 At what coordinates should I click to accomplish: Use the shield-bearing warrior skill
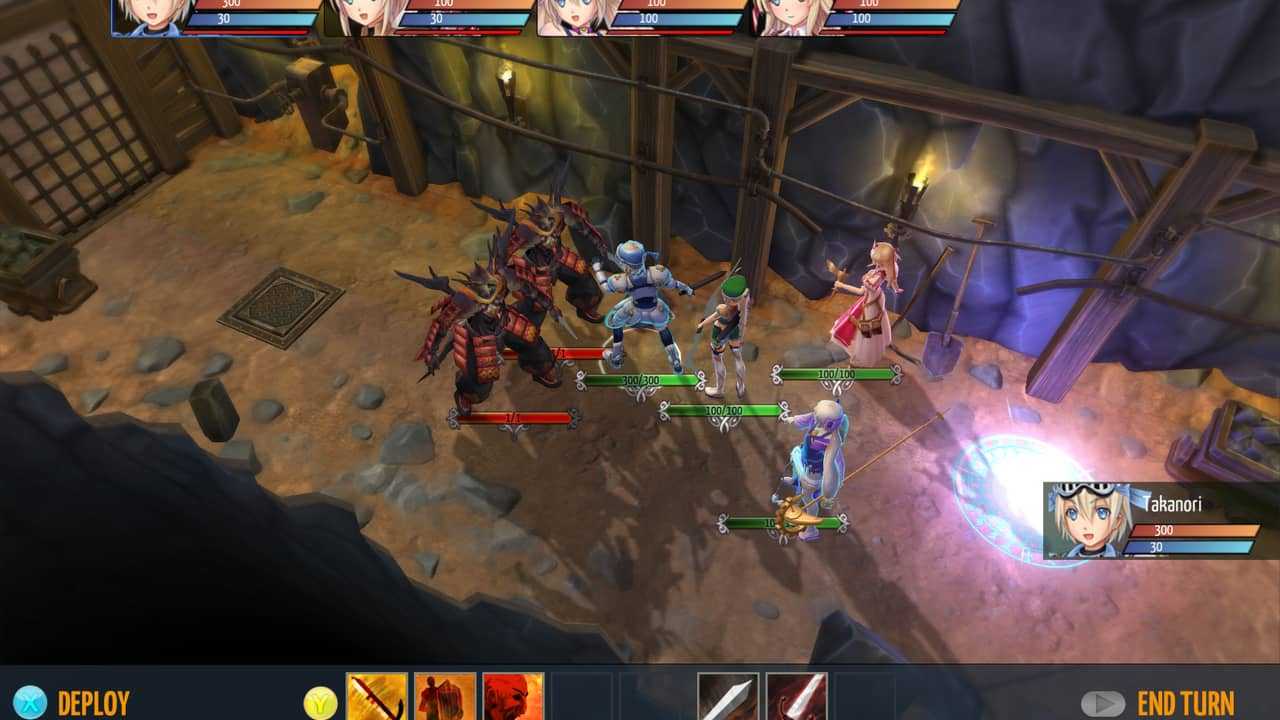tap(445, 697)
